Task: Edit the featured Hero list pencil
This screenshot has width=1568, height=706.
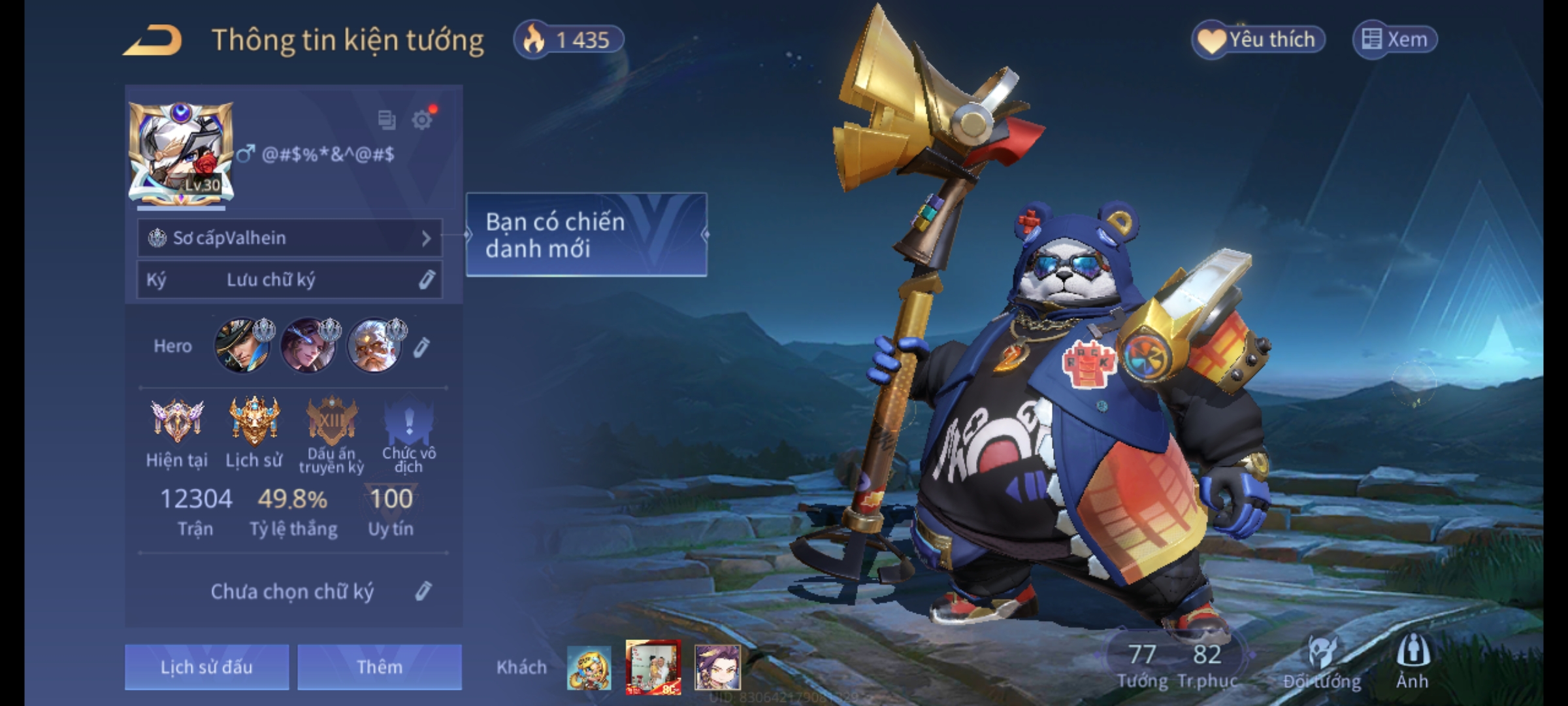Action: pyautogui.click(x=422, y=346)
